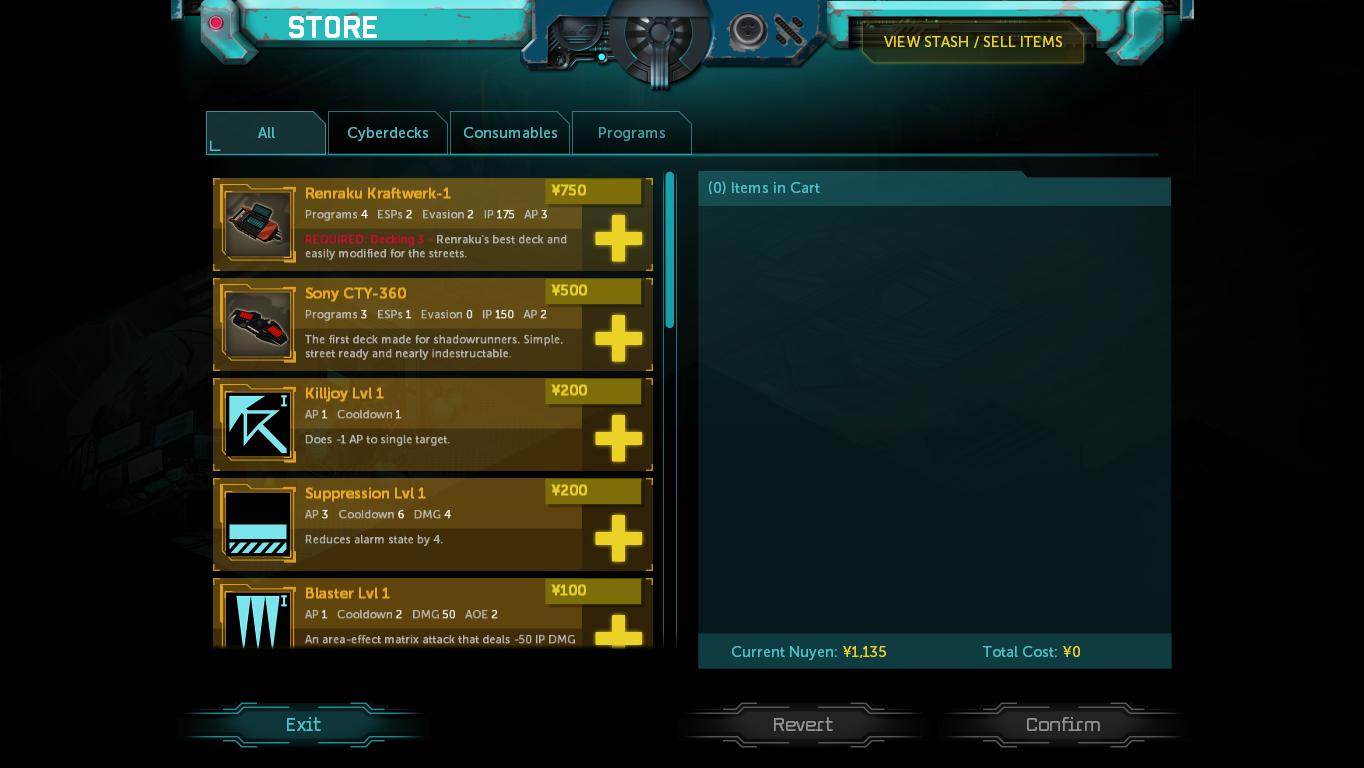This screenshot has width=1364, height=768.
Task: Select the Programs tab
Action: [631, 133]
